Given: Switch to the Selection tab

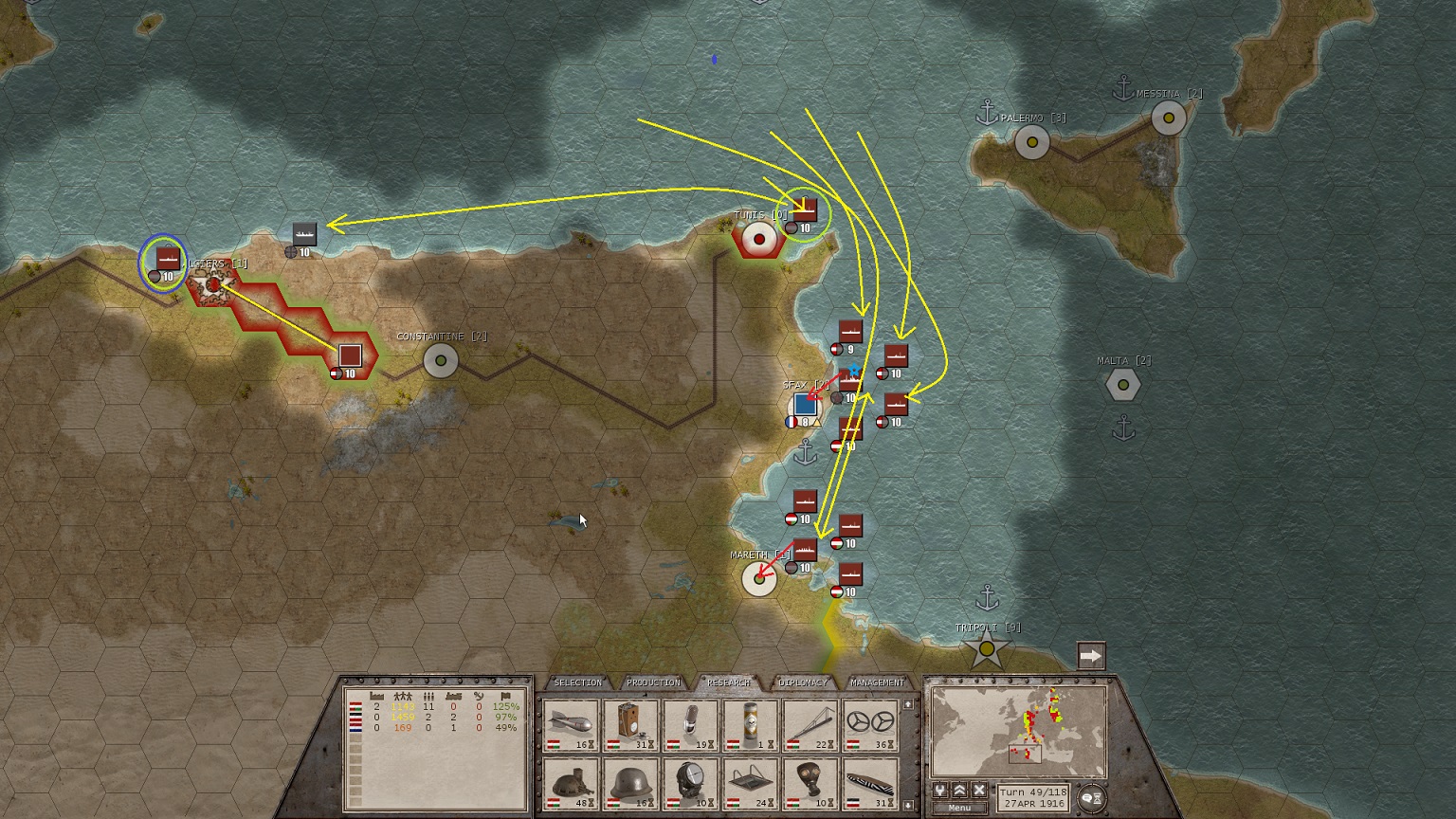Looking at the screenshot, I should pos(577,682).
